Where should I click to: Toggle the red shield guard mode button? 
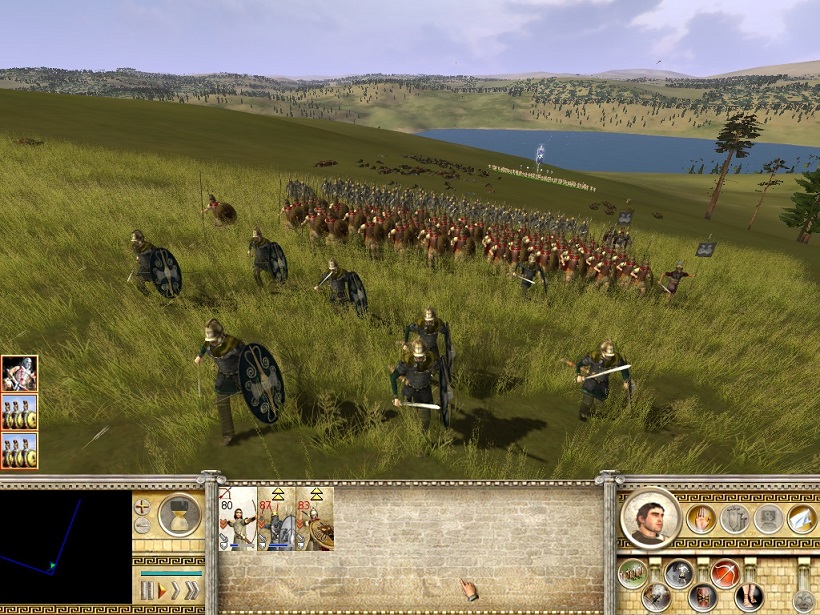[x=703, y=597]
